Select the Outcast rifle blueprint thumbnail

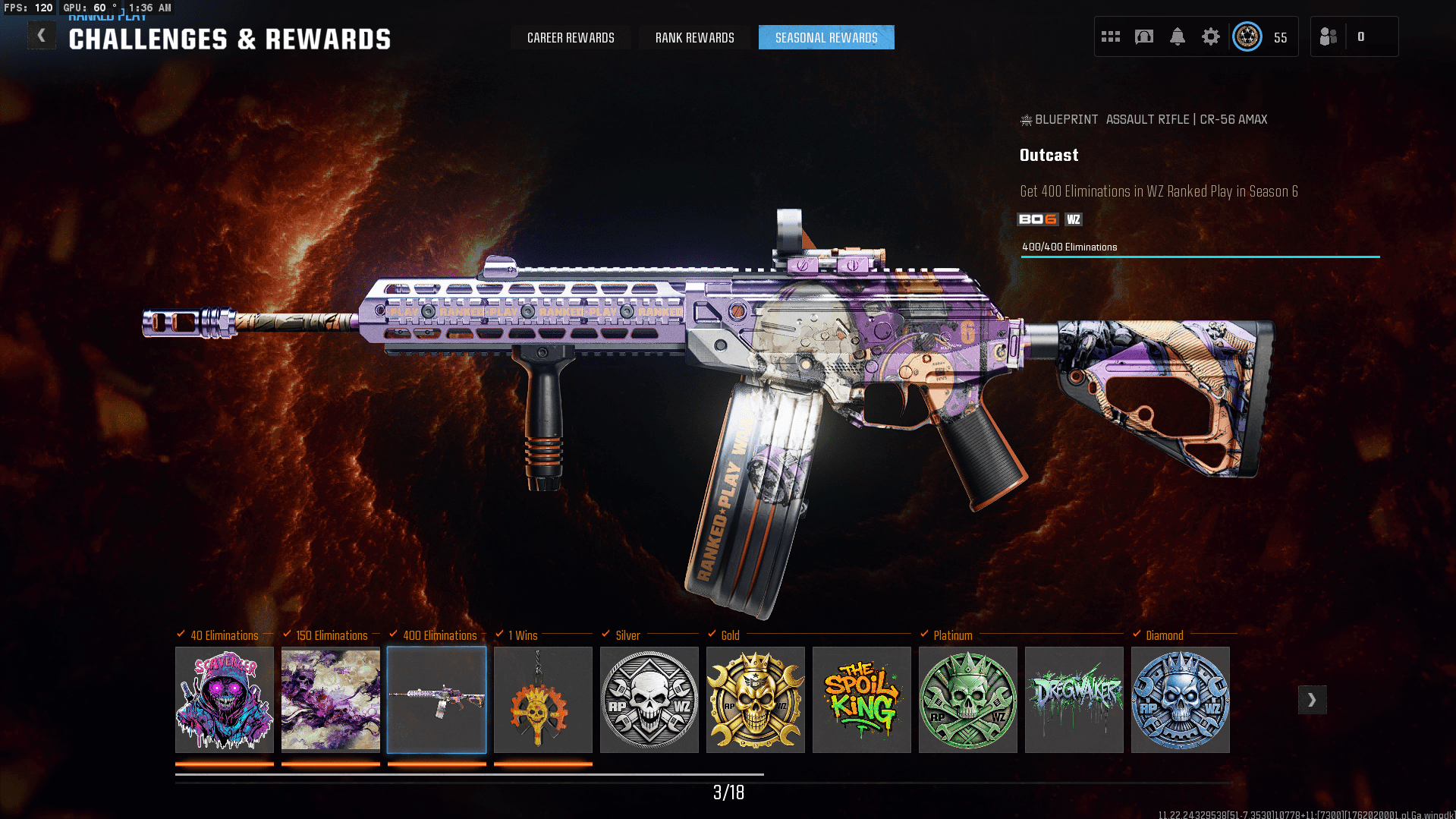[x=437, y=700]
